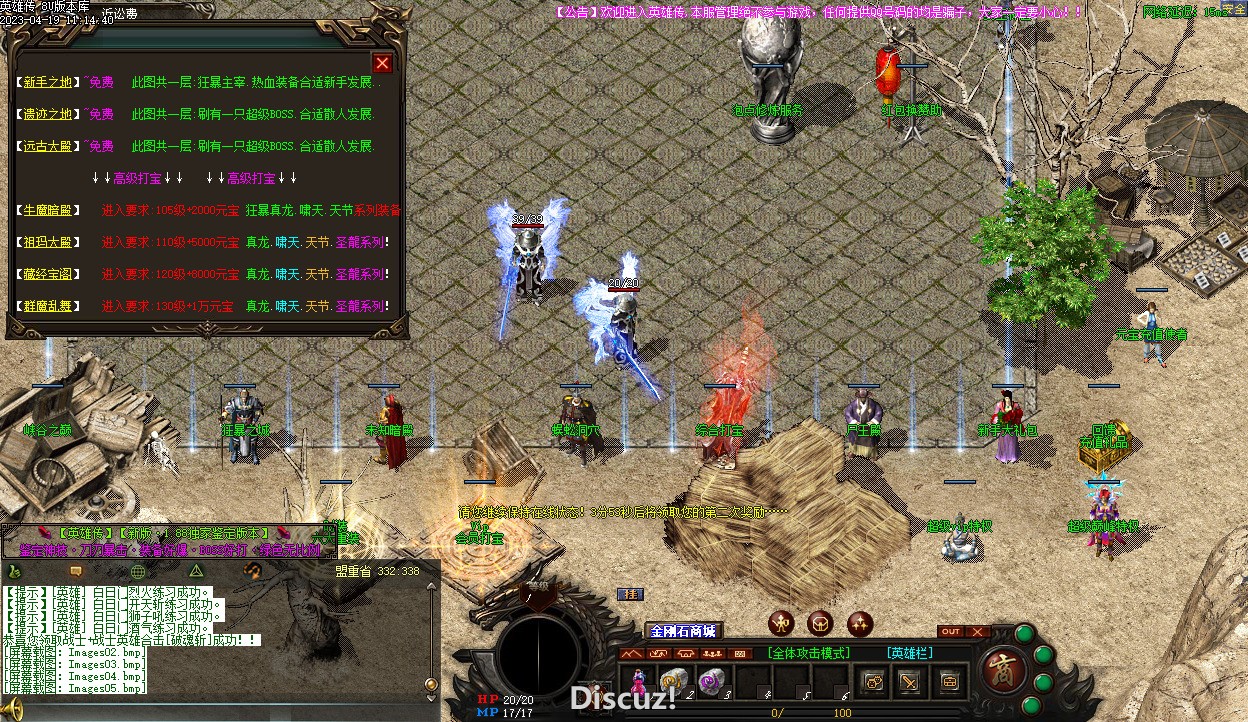This screenshot has width=1248, height=722.
Task: Switch the 全体攻击模式 attack mode
Action: coord(808,653)
